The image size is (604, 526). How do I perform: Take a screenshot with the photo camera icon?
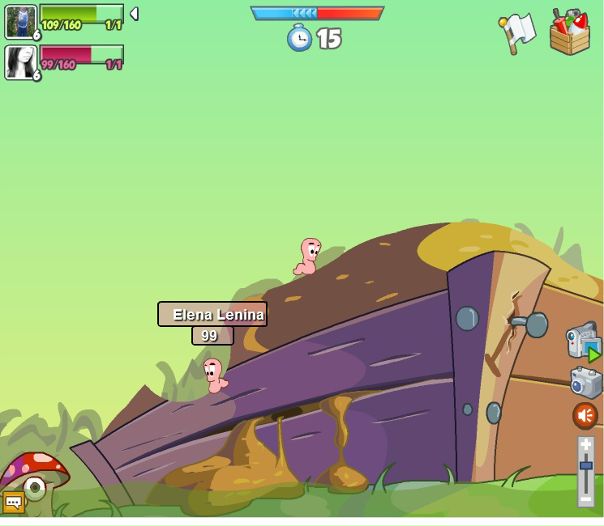point(585,381)
